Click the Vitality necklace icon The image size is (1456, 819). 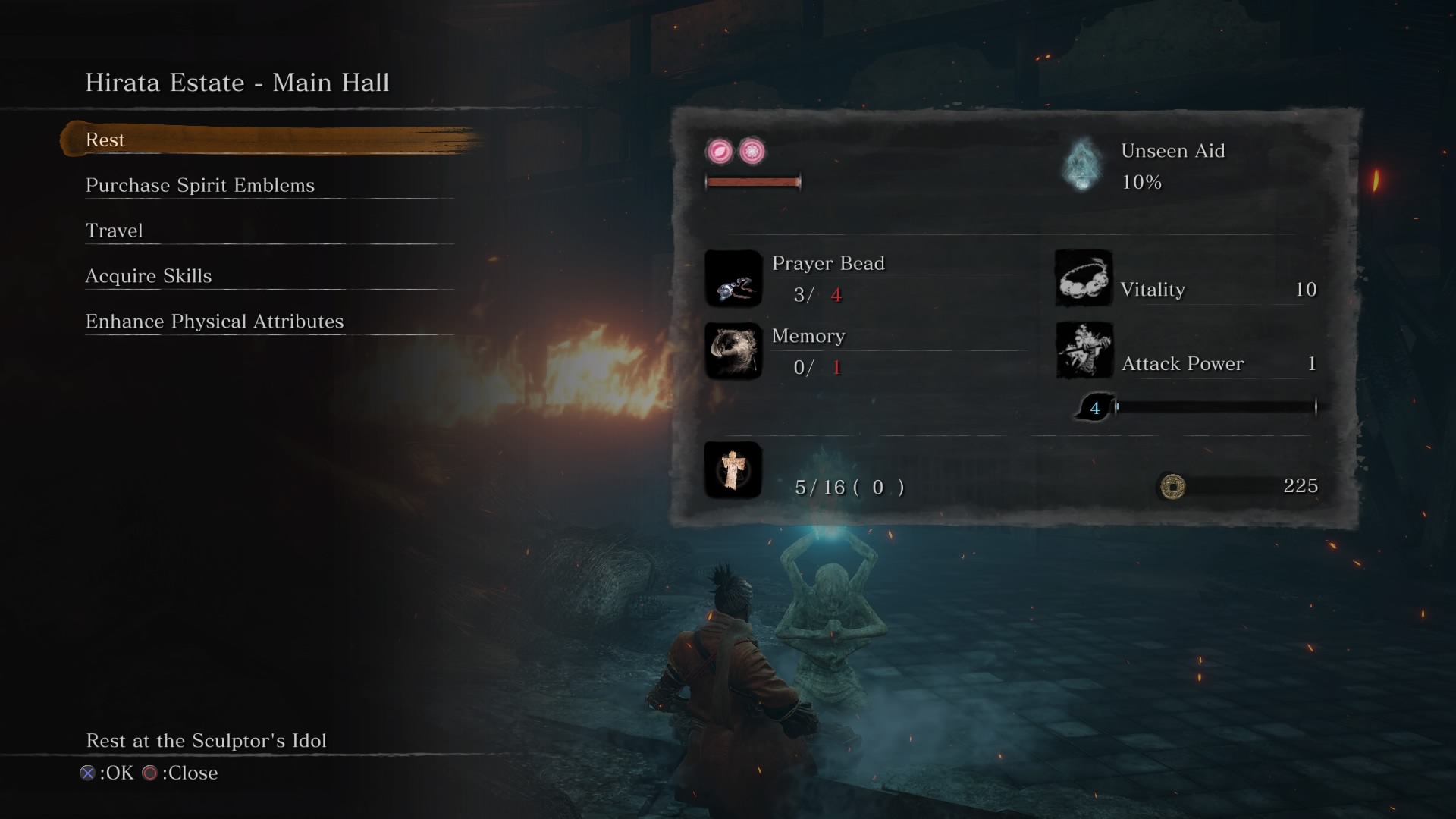click(1084, 278)
